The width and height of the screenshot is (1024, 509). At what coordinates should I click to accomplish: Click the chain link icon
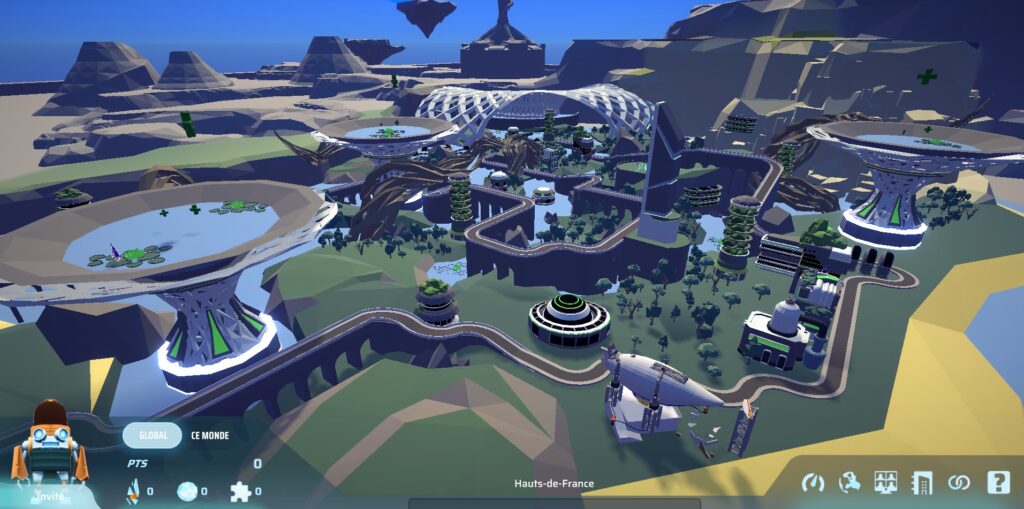[x=959, y=483]
